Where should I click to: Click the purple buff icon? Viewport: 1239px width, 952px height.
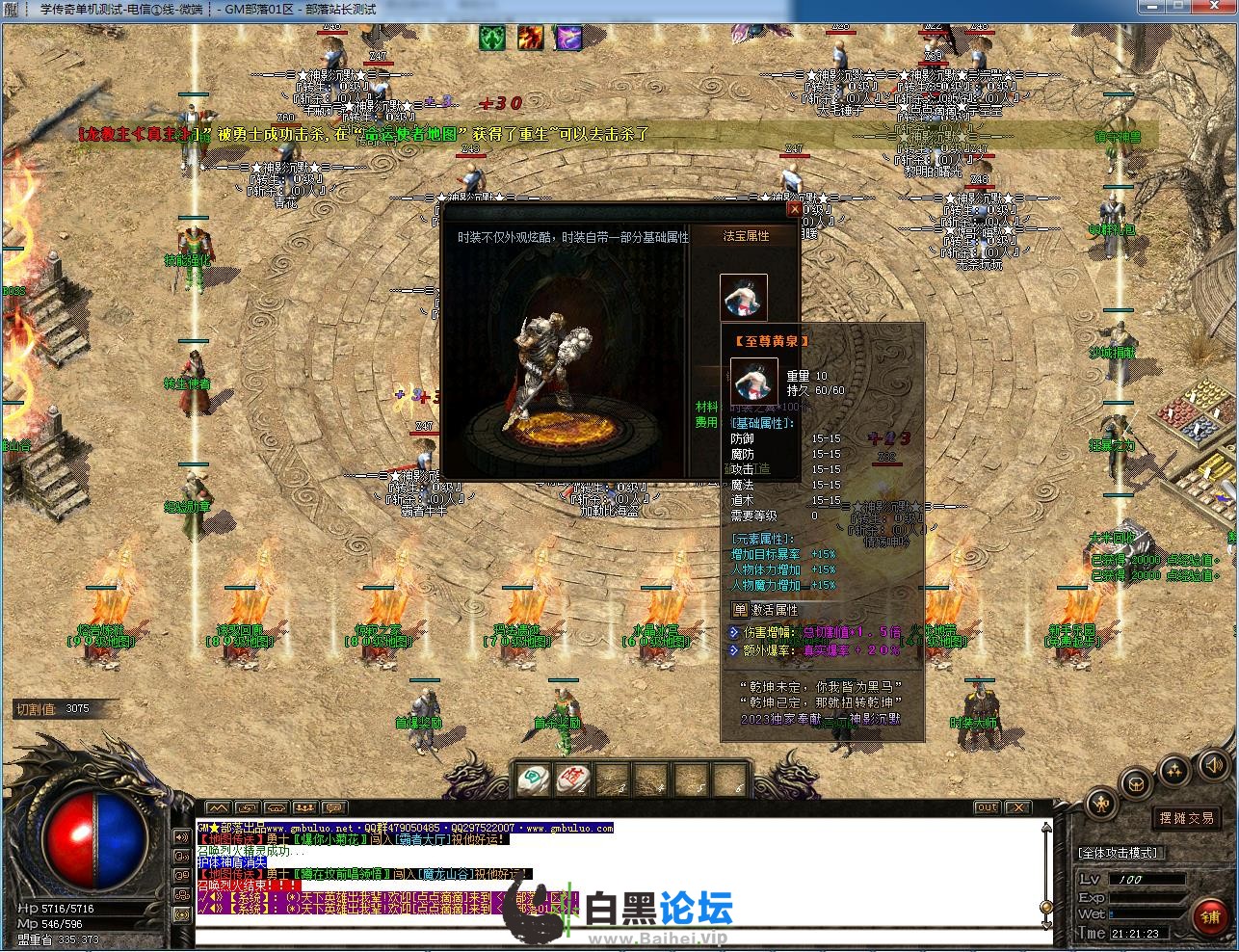click(568, 38)
